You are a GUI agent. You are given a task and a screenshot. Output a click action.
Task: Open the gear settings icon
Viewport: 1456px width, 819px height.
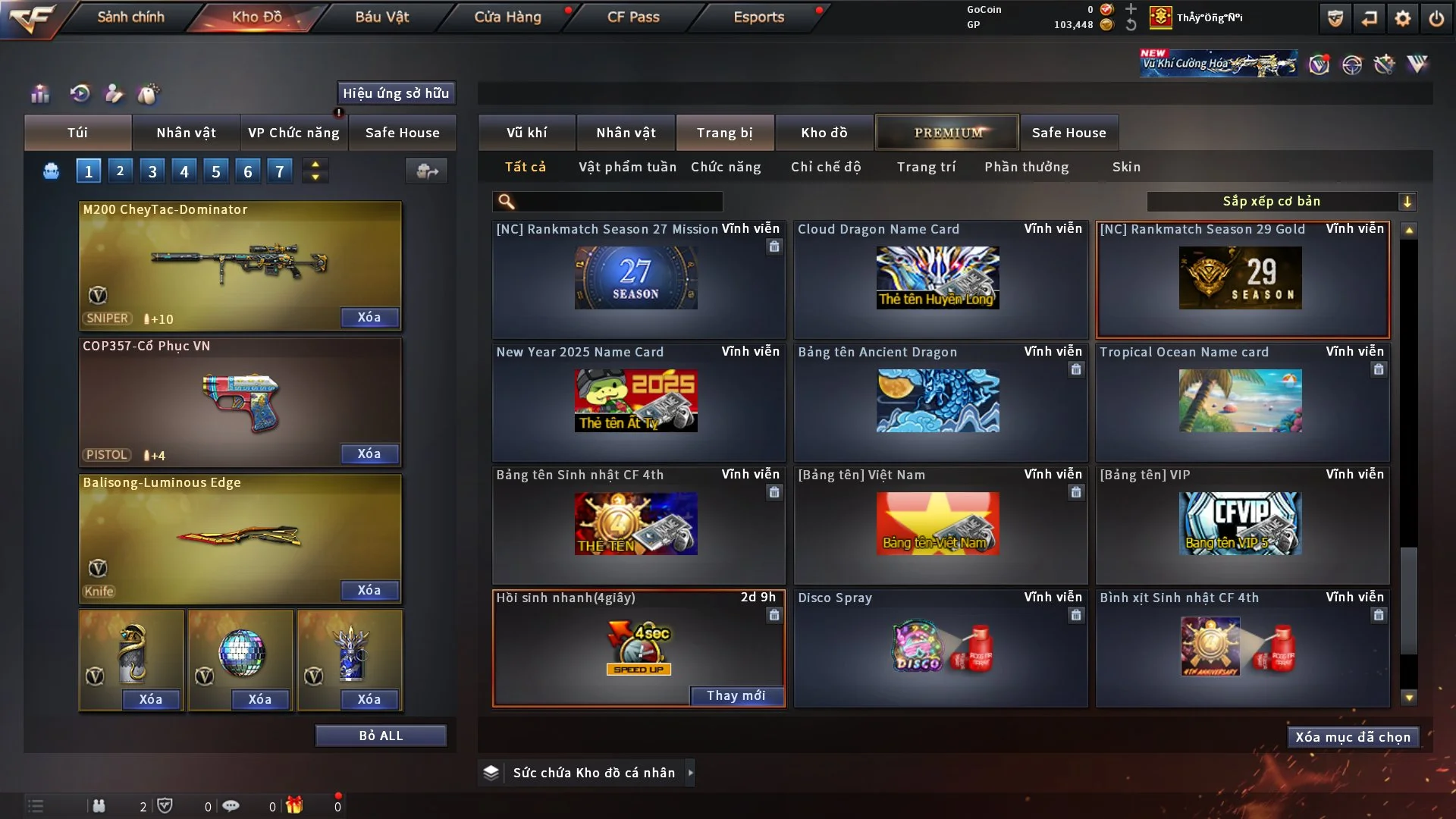(x=1402, y=18)
